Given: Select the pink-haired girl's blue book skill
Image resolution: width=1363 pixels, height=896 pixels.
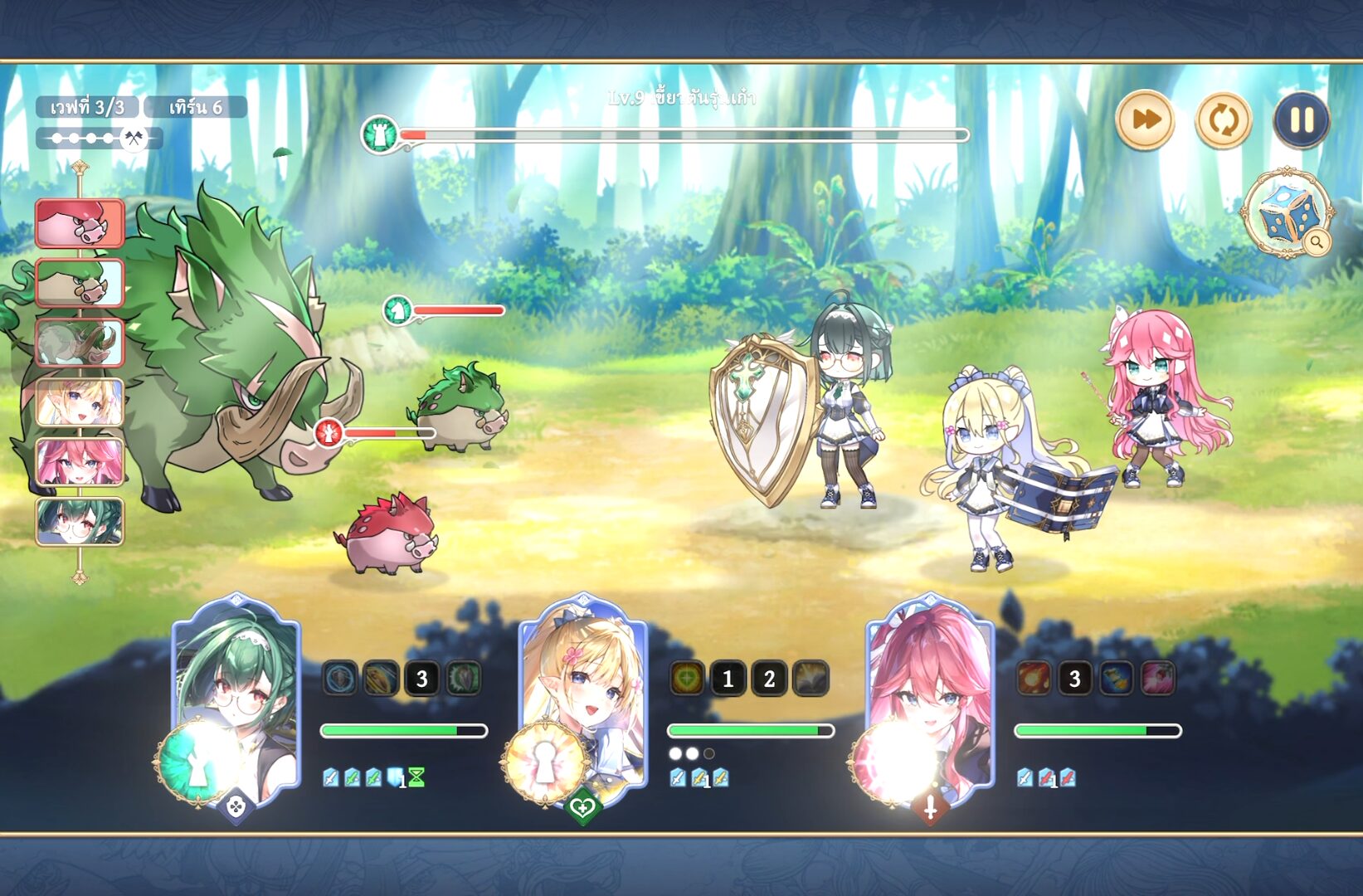Looking at the screenshot, I should pyautogui.click(x=1116, y=679).
